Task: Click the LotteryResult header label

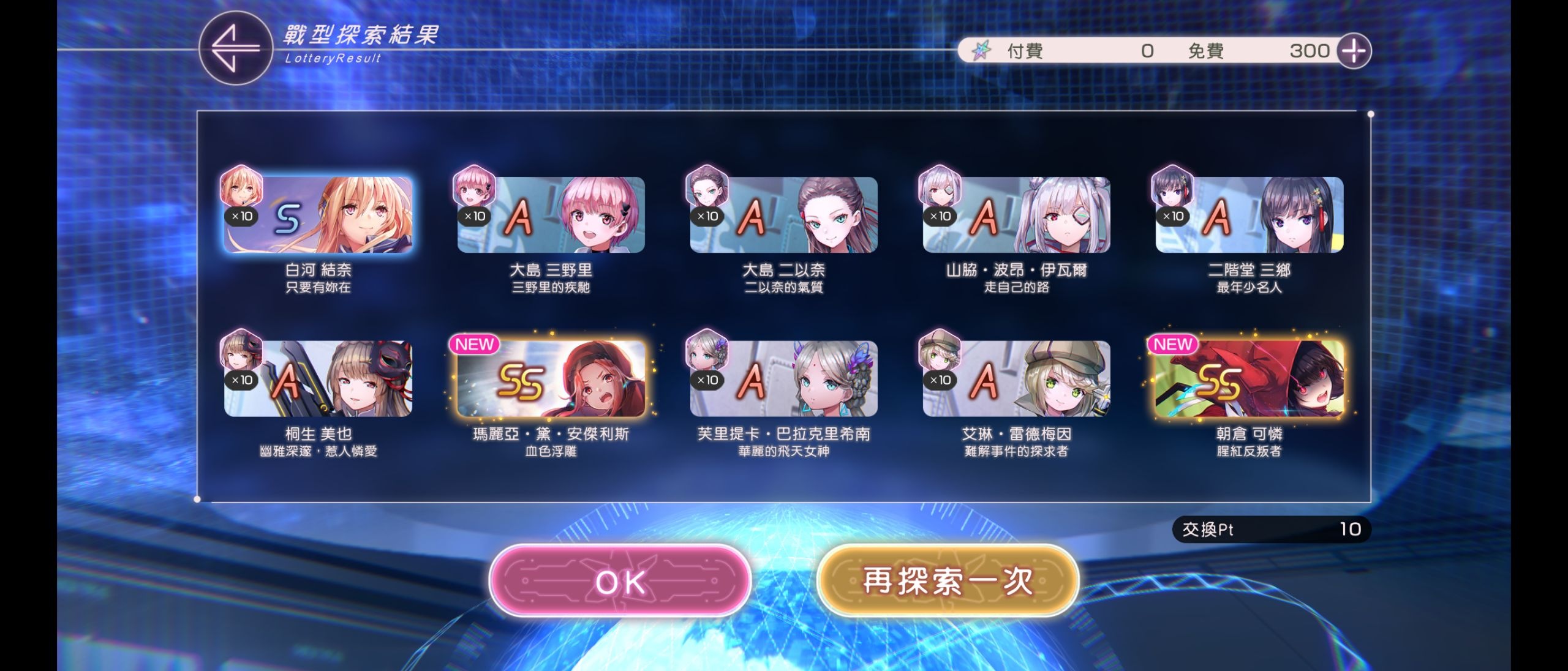Action: (x=333, y=57)
